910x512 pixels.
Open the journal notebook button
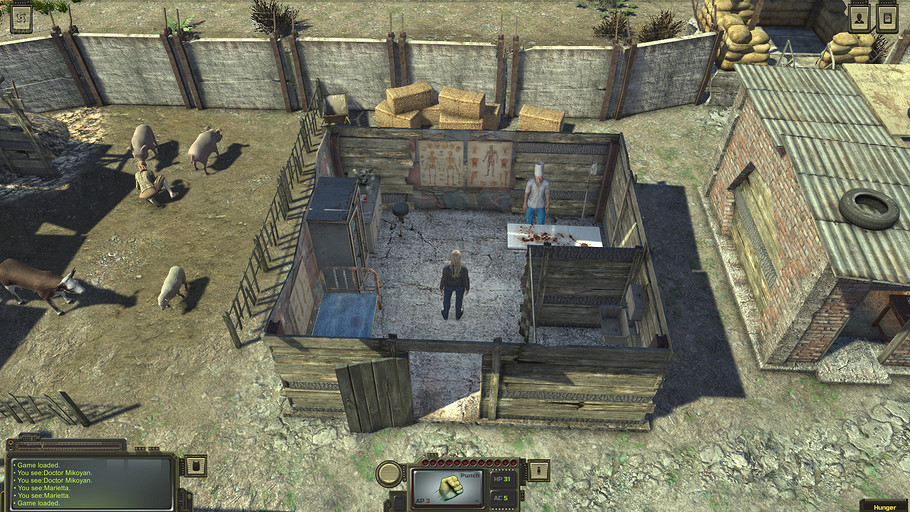click(887, 16)
